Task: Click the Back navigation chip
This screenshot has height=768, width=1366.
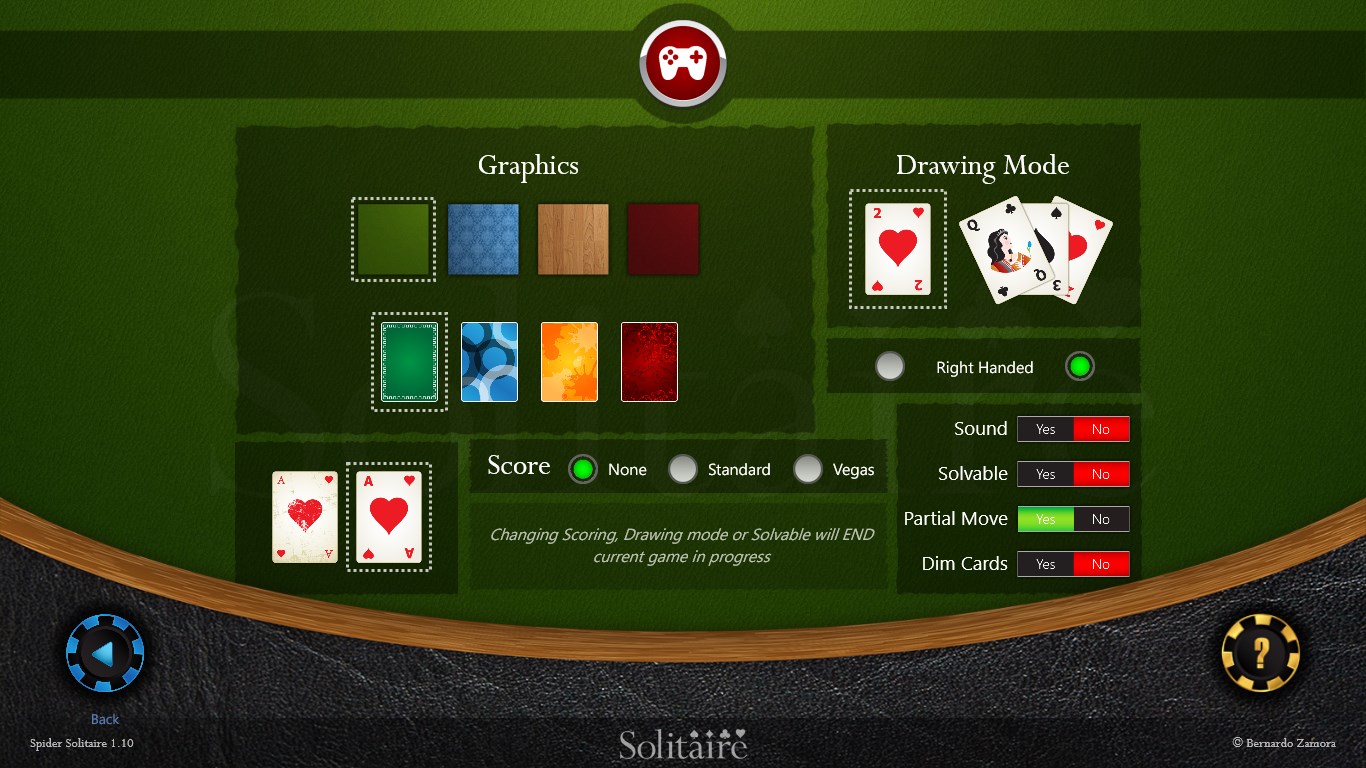Action: [x=104, y=652]
